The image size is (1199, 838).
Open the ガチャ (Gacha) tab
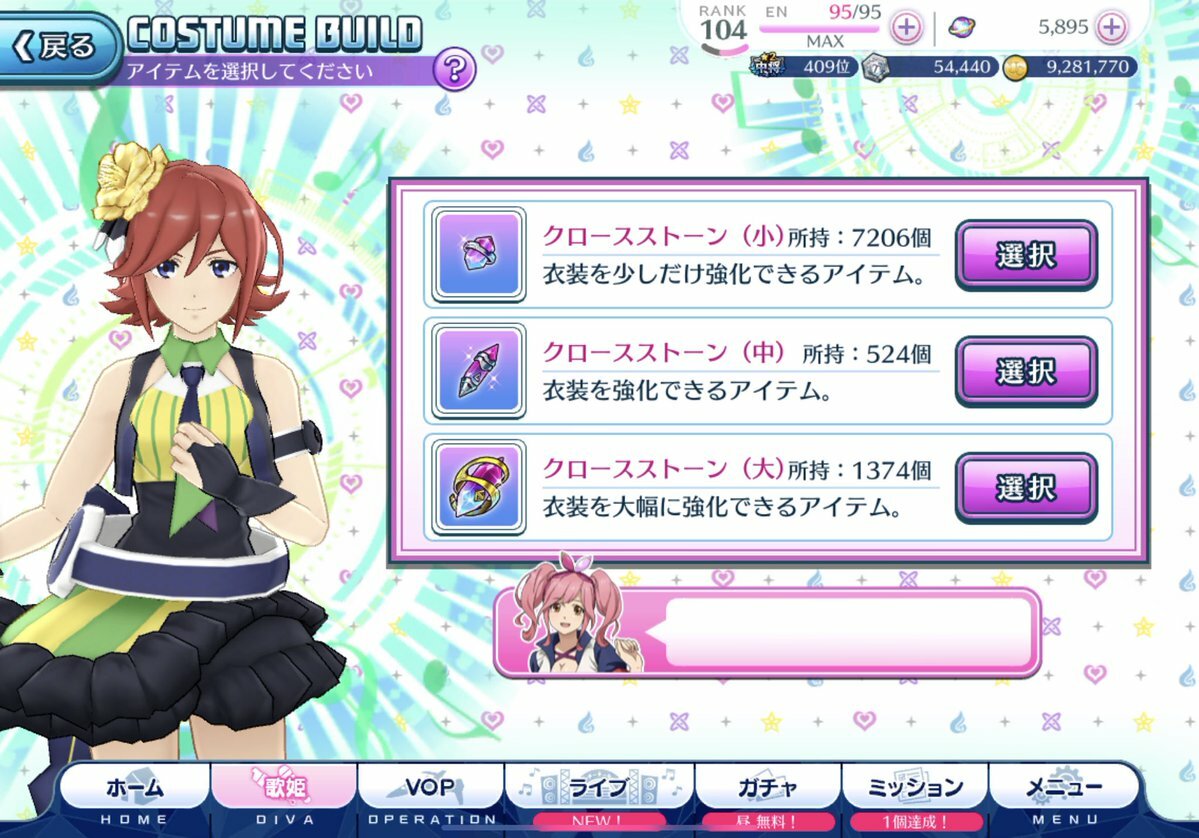(767, 790)
